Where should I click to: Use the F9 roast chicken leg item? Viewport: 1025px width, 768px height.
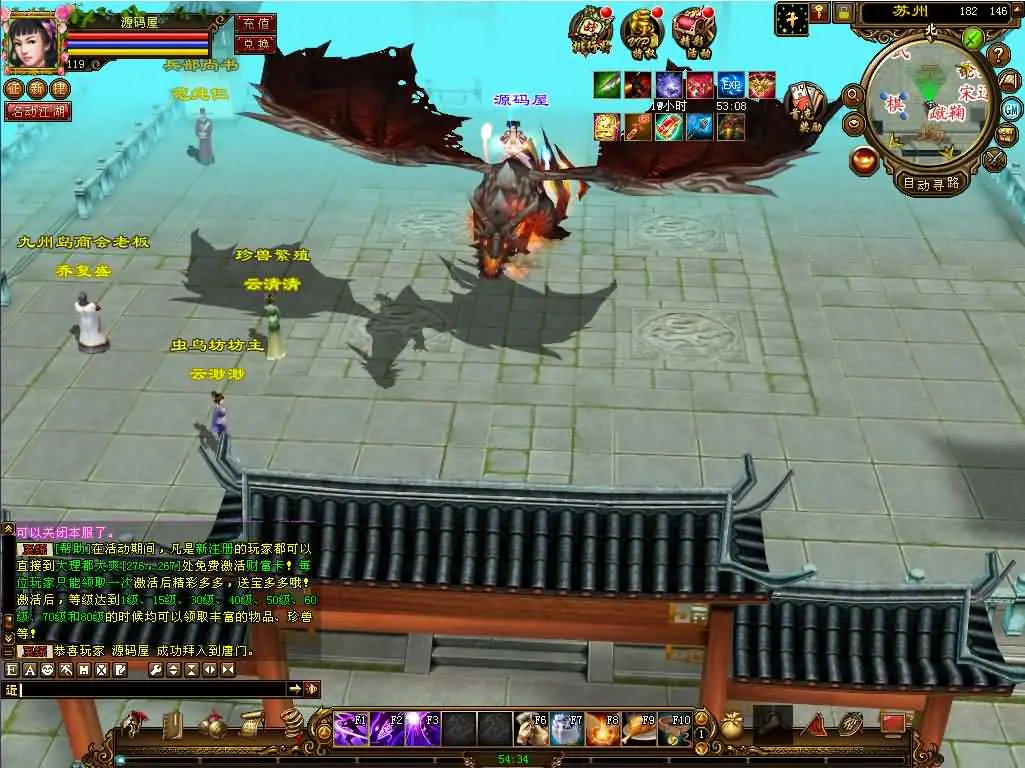638,727
